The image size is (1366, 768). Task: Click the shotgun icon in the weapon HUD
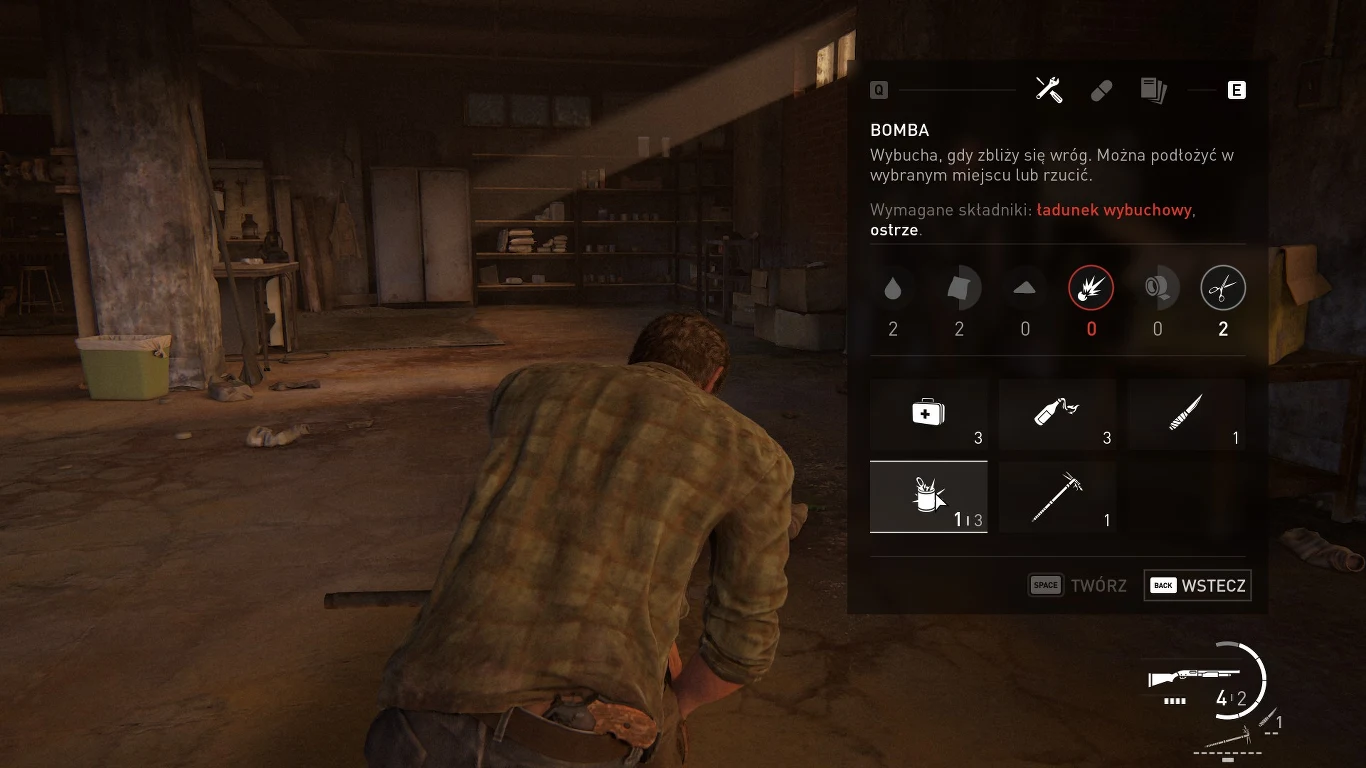click(x=1195, y=676)
